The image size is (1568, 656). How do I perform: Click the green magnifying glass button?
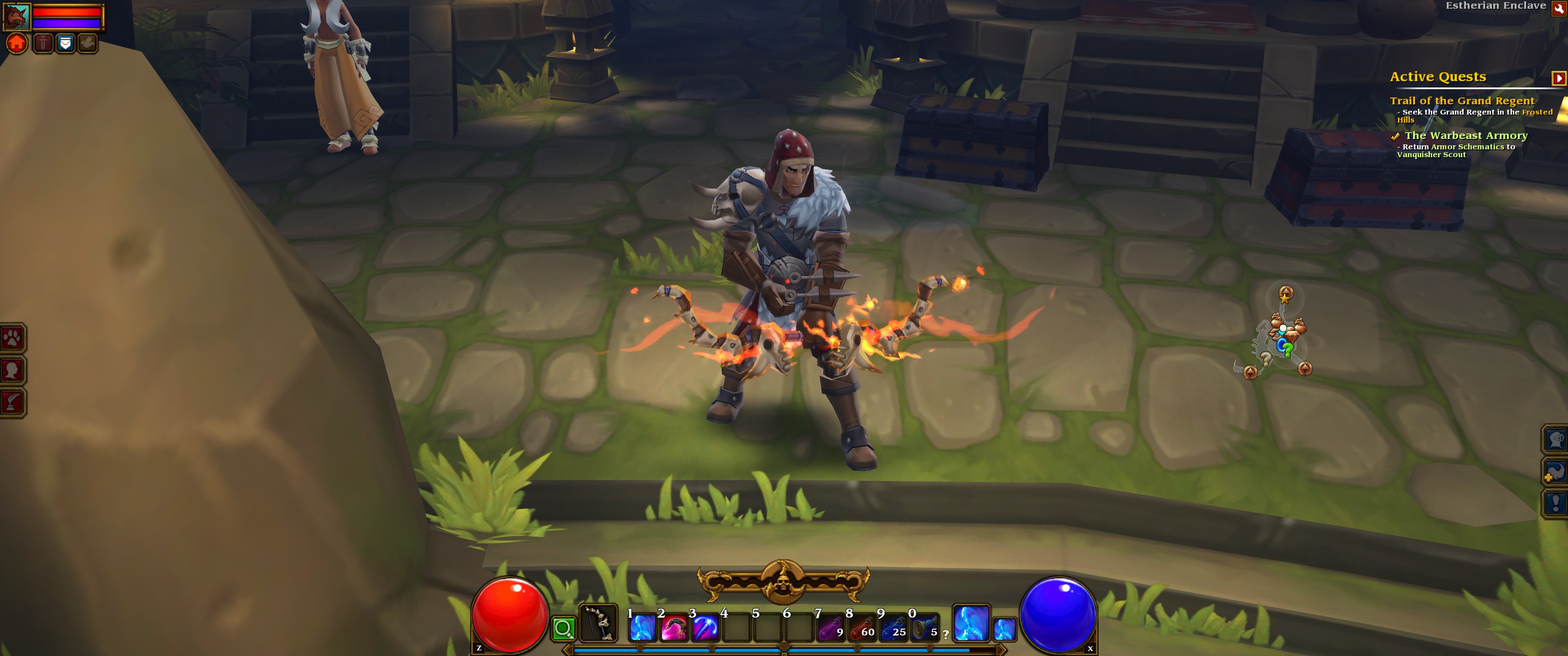point(564,628)
